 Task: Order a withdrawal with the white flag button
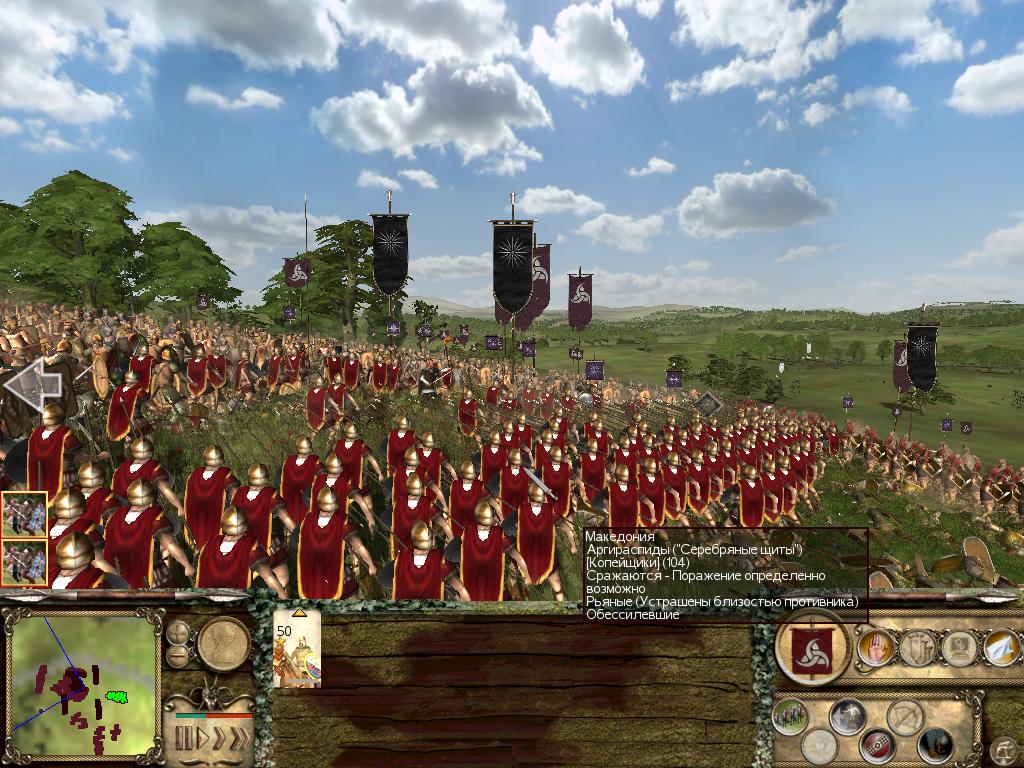(x=1000, y=647)
